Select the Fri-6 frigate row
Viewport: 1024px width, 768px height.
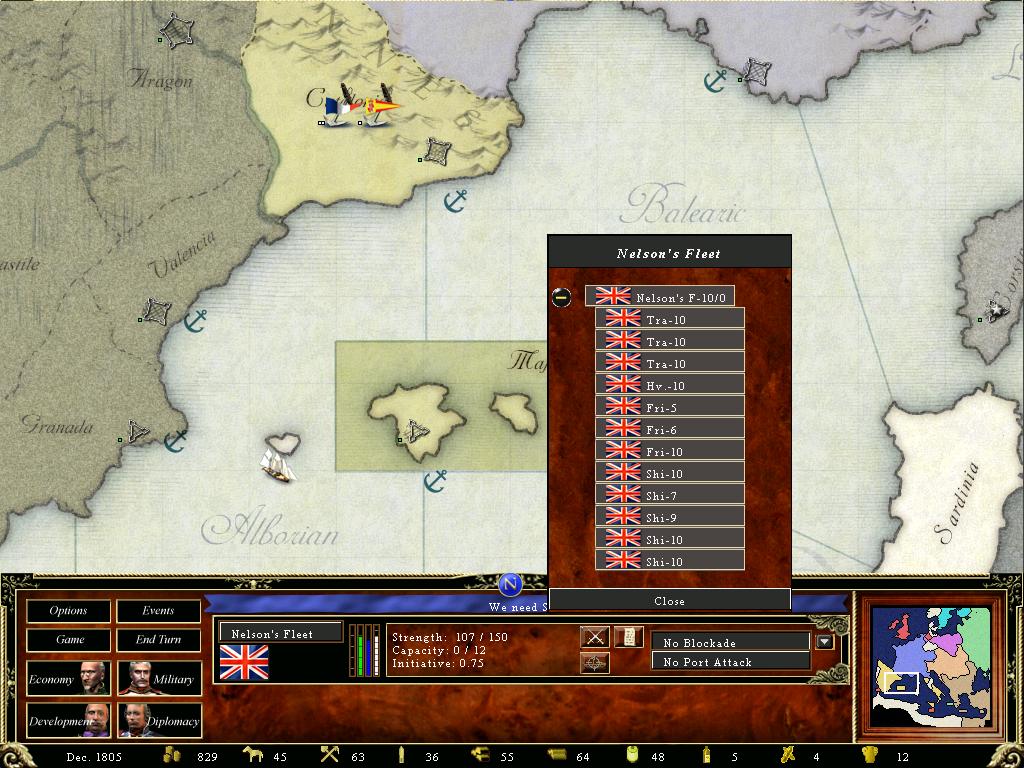(x=669, y=429)
